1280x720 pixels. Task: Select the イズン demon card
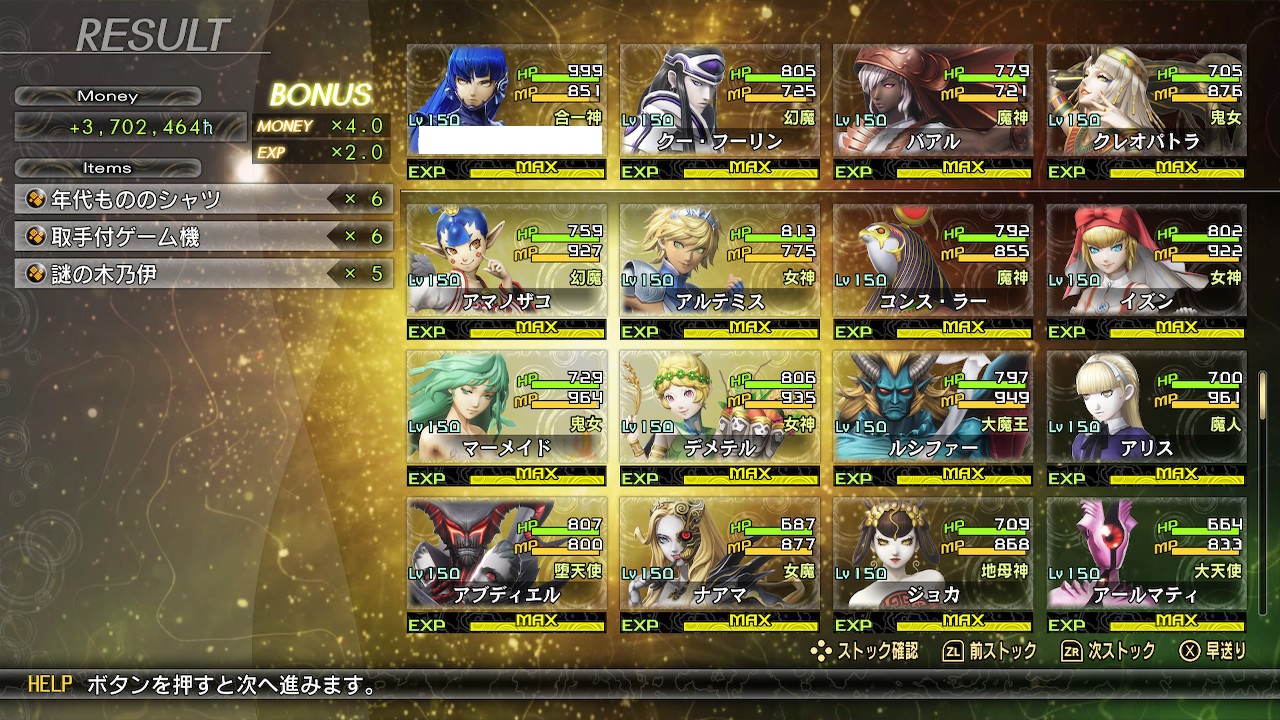1146,271
